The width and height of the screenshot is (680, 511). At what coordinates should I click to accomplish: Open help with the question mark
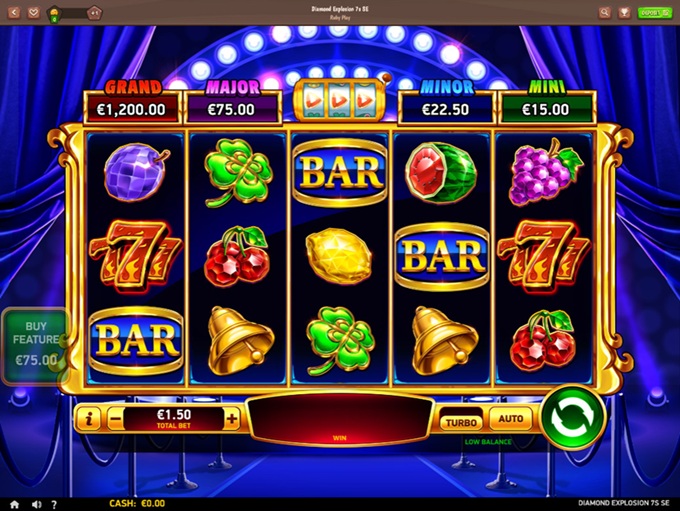point(54,504)
